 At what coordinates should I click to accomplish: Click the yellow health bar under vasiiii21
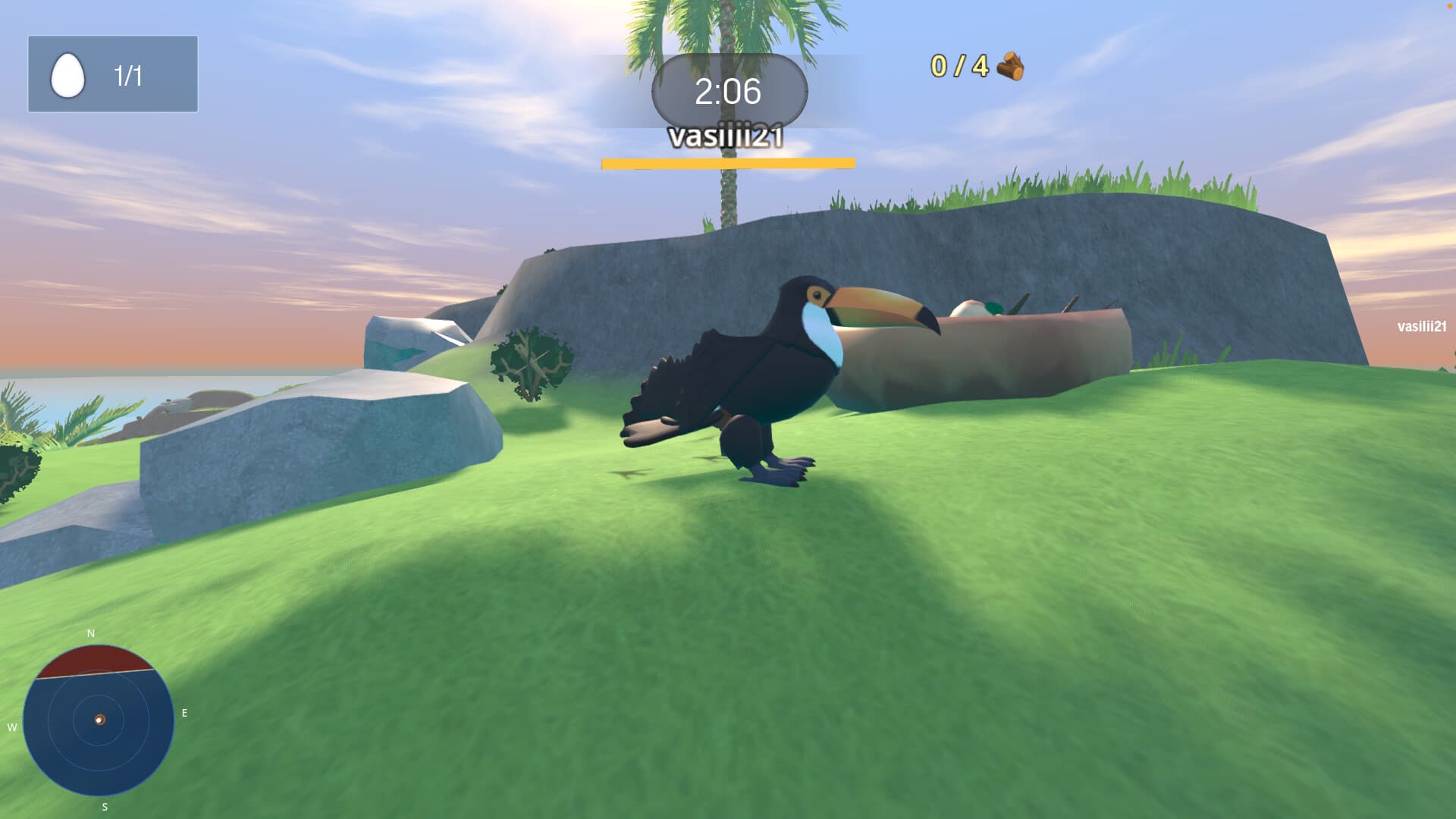pos(726,162)
